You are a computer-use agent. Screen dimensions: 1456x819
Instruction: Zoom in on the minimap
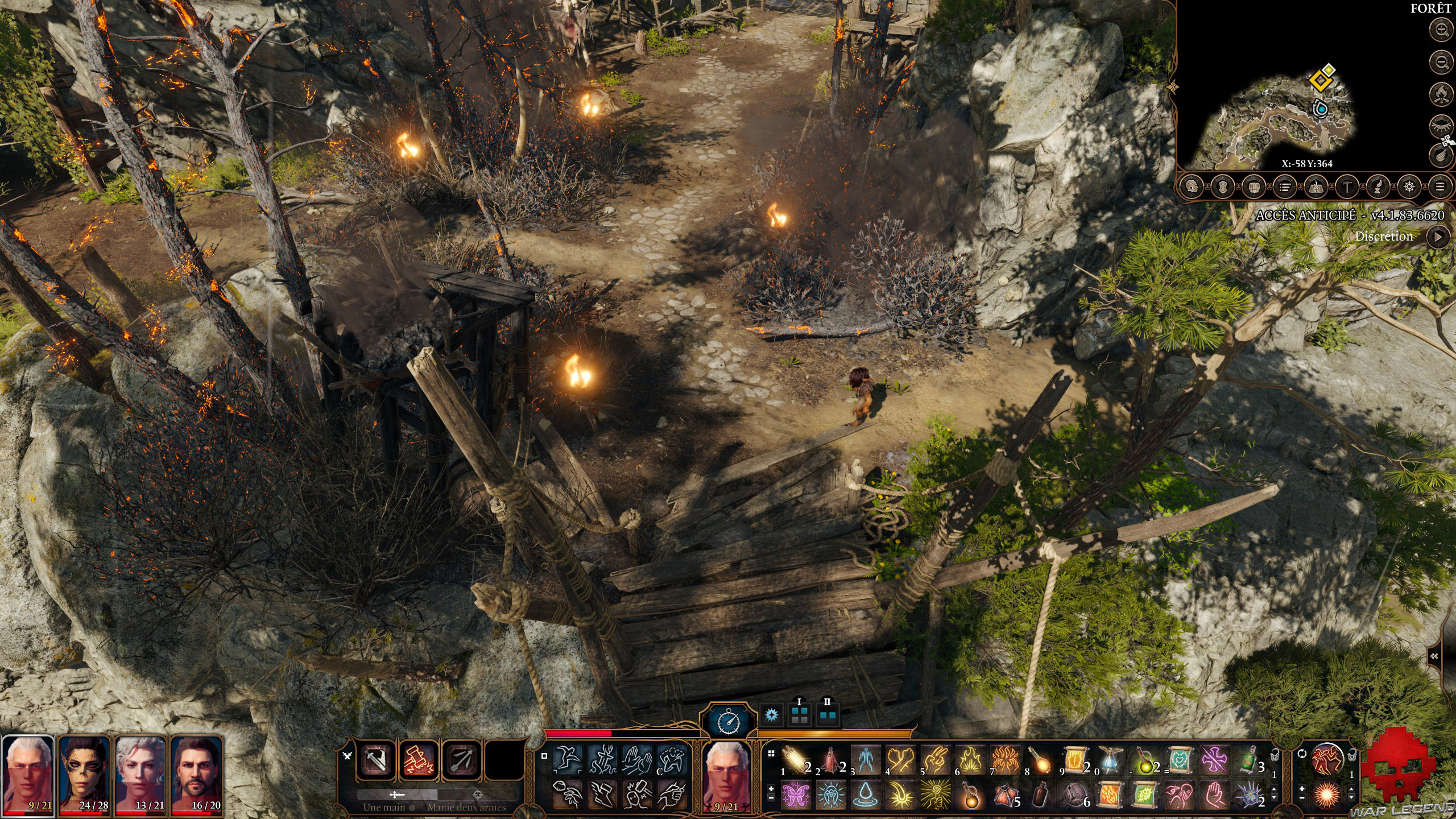pos(1442,30)
